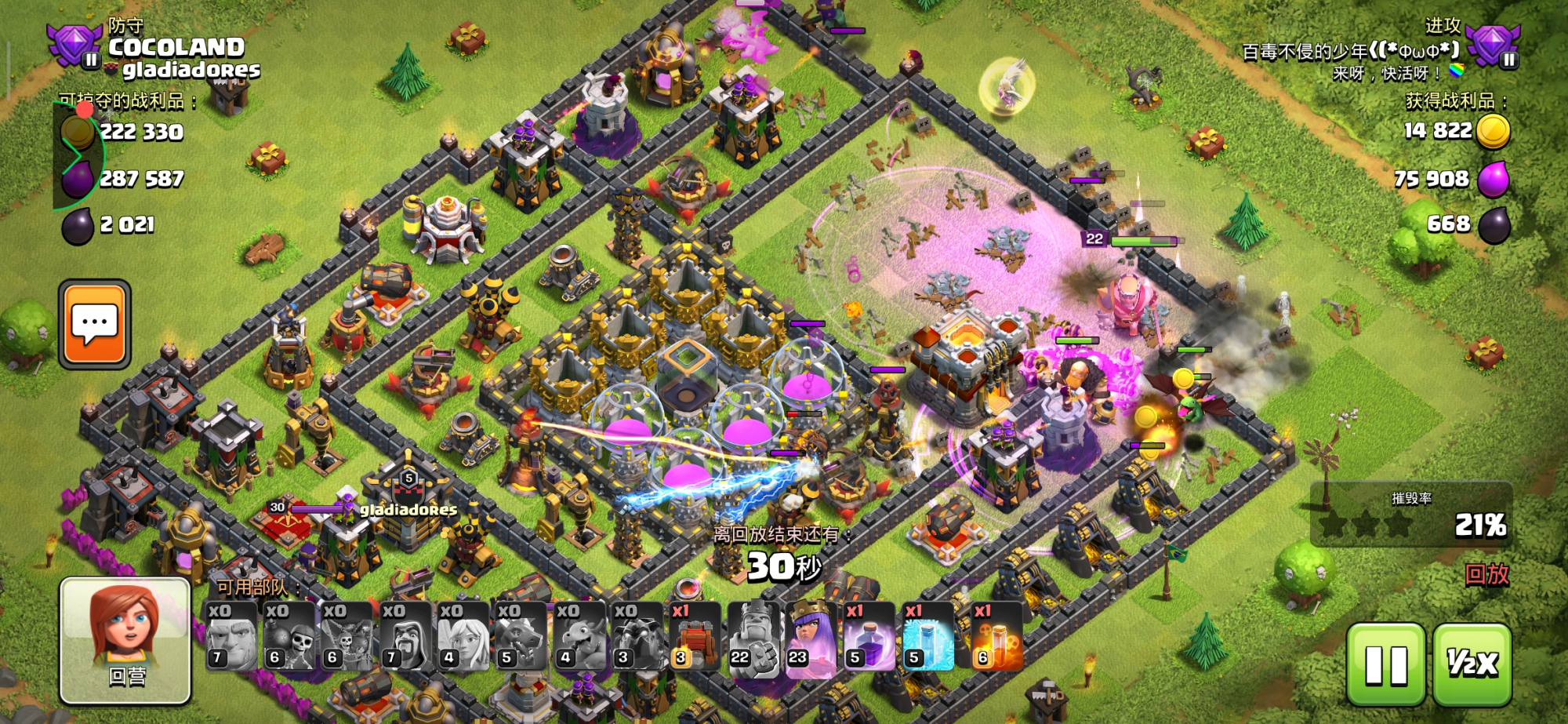
Task: Choose the Baby Dragon troop card
Action: click(578, 636)
